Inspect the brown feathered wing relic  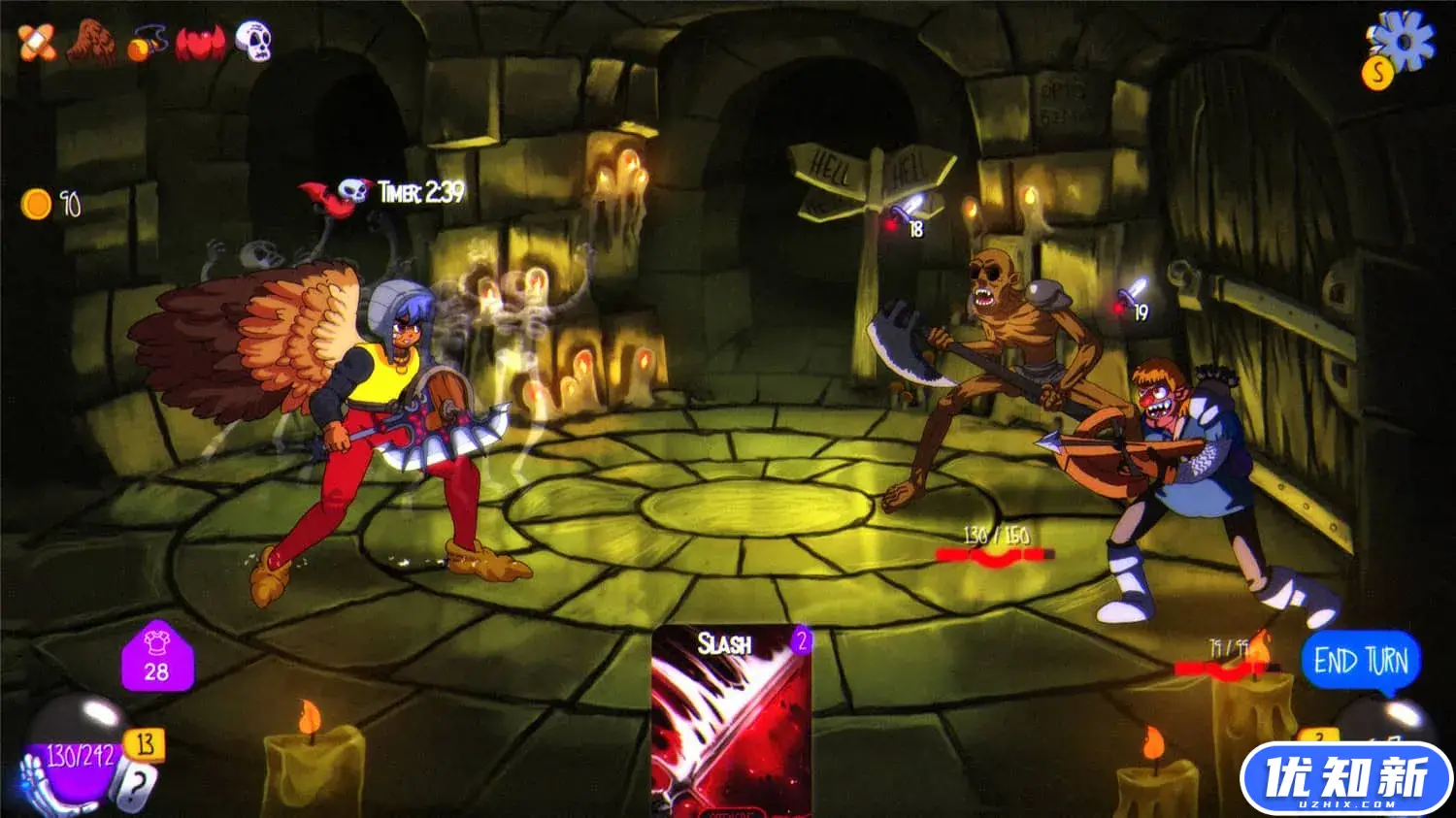91,44
